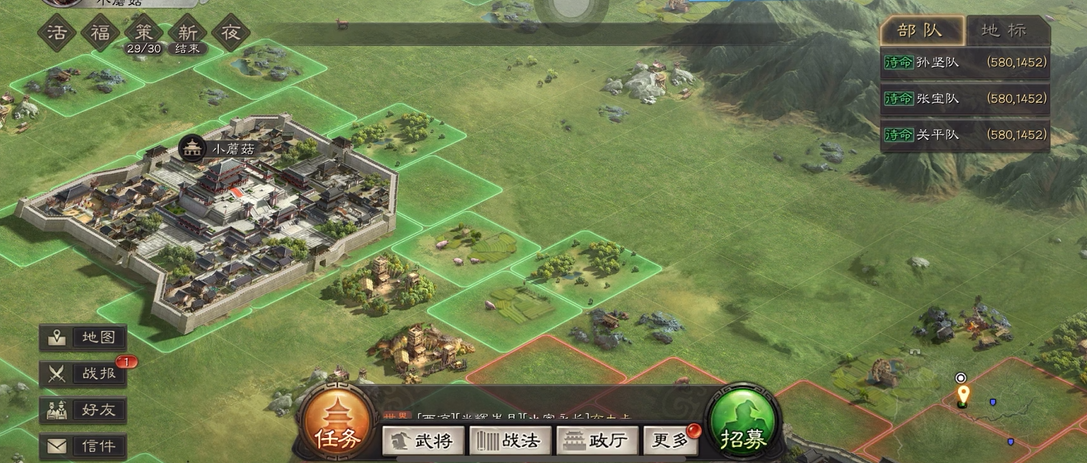Open the 策 diamond icon
This screenshot has width=1087, height=463.
click(143, 31)
